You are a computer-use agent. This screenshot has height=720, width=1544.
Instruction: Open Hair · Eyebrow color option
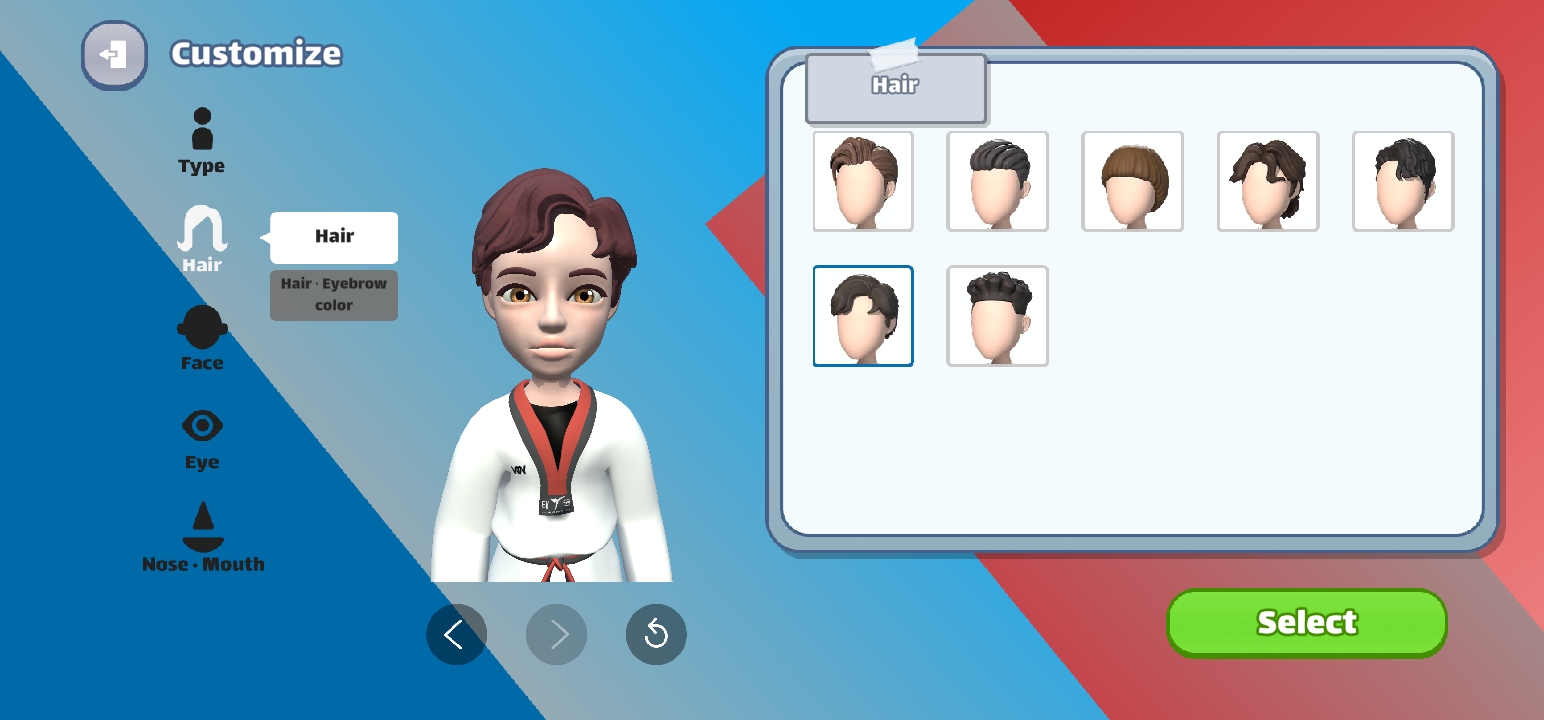click(334, 295)
